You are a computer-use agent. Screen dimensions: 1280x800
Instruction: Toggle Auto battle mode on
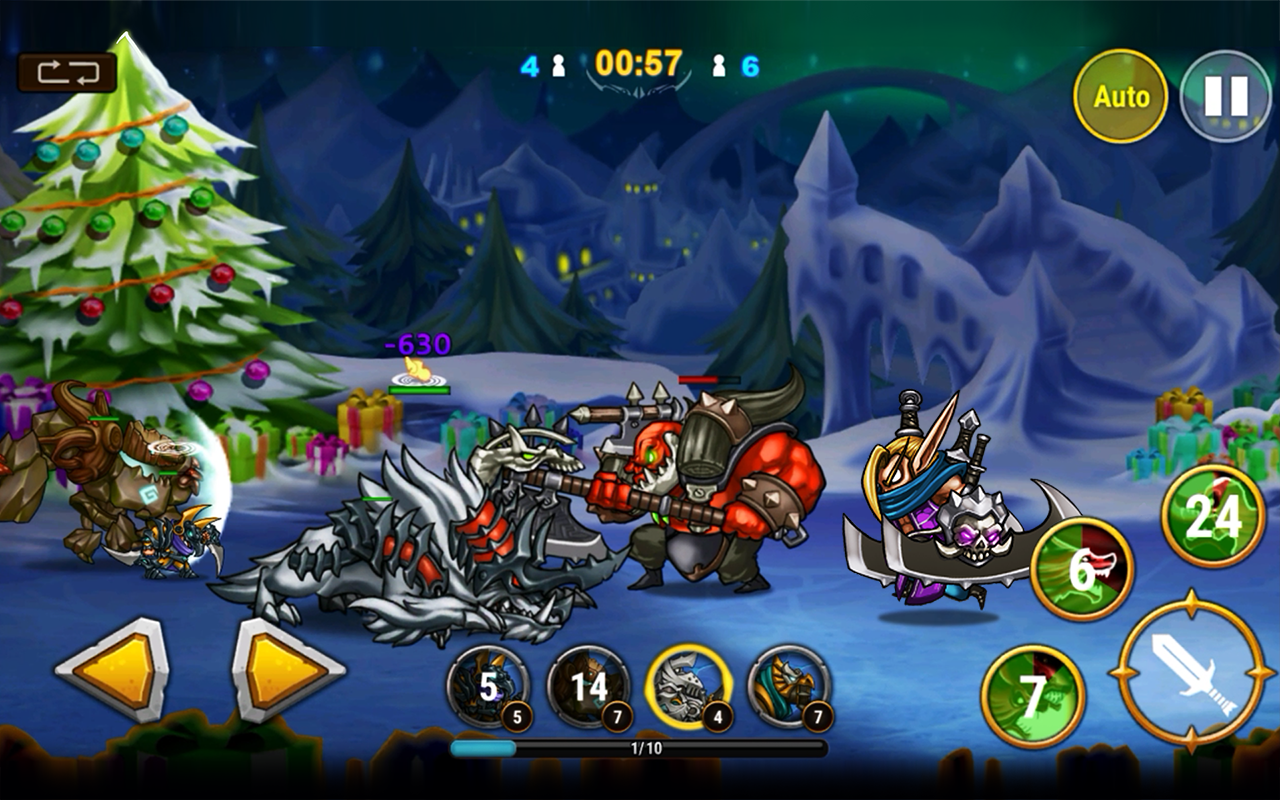1122,97
